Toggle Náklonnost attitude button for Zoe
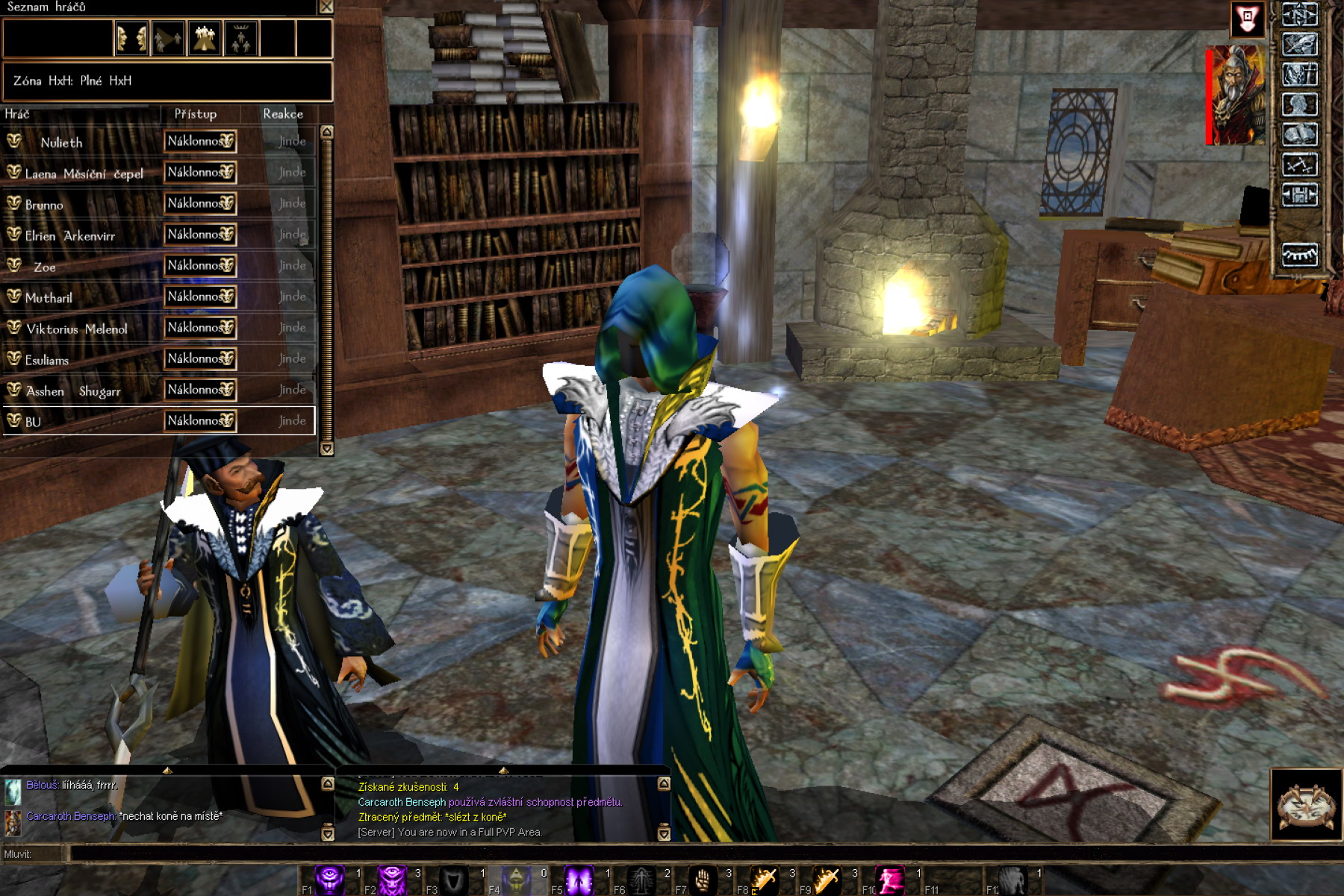1344x896 pixels. click(200, 266)
